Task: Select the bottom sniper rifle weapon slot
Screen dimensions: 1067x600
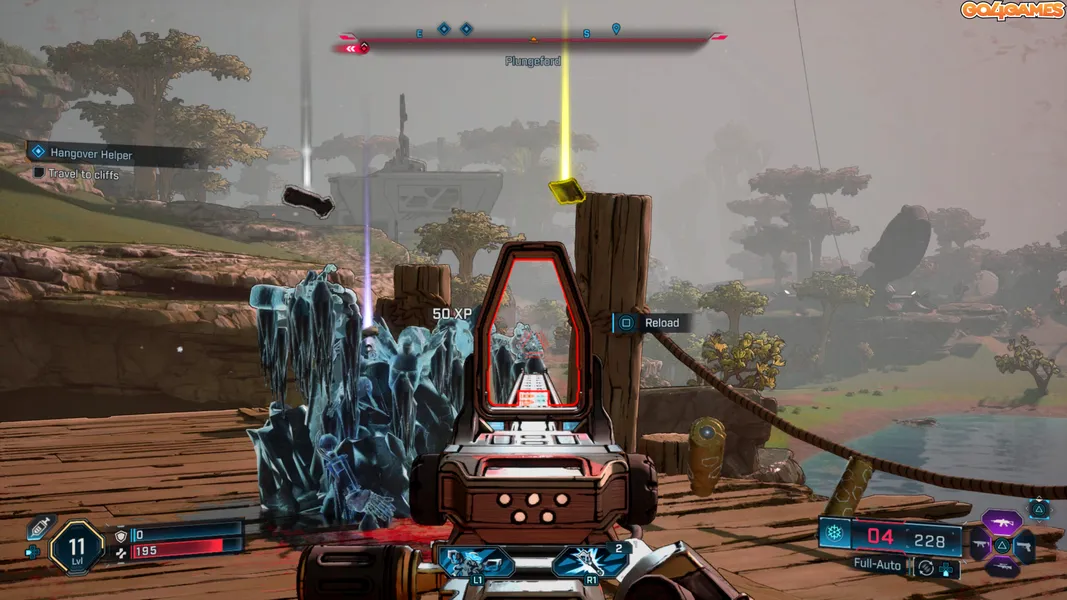Action: [x=1001, y=567]
